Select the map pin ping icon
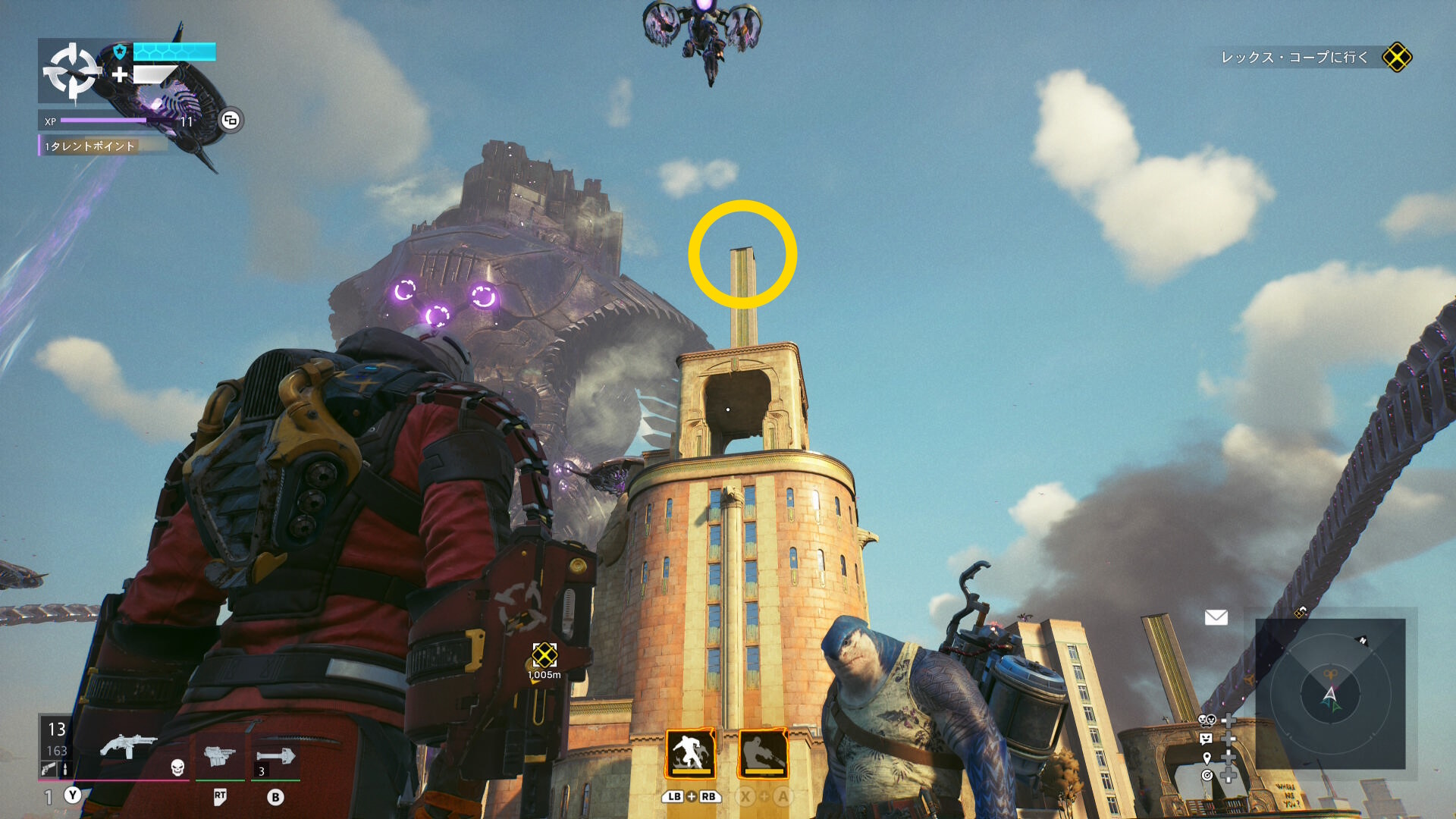 pos(1207,758)
